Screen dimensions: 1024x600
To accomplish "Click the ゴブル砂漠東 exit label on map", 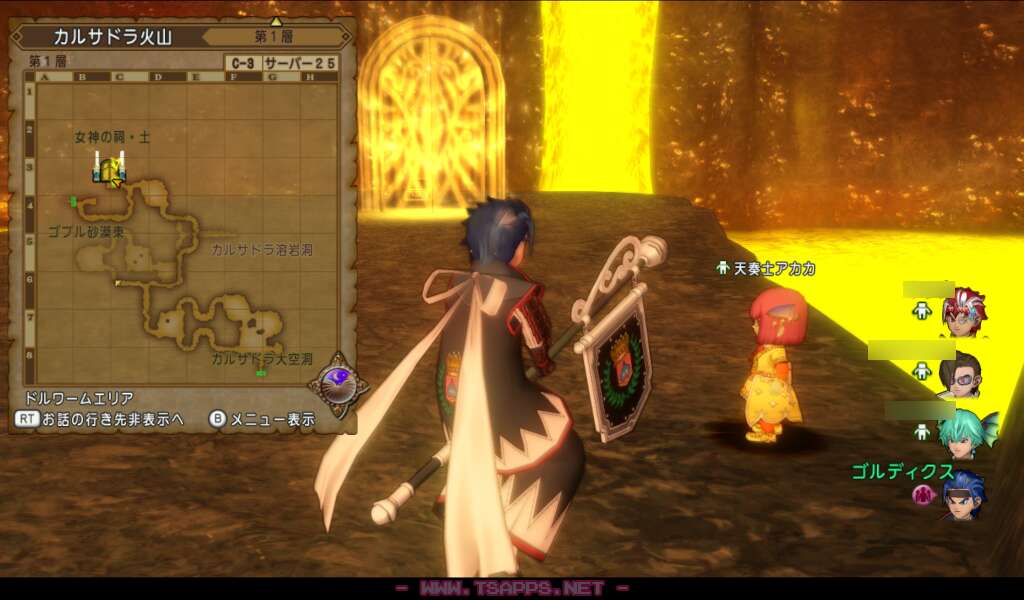I will click(85, 231).
